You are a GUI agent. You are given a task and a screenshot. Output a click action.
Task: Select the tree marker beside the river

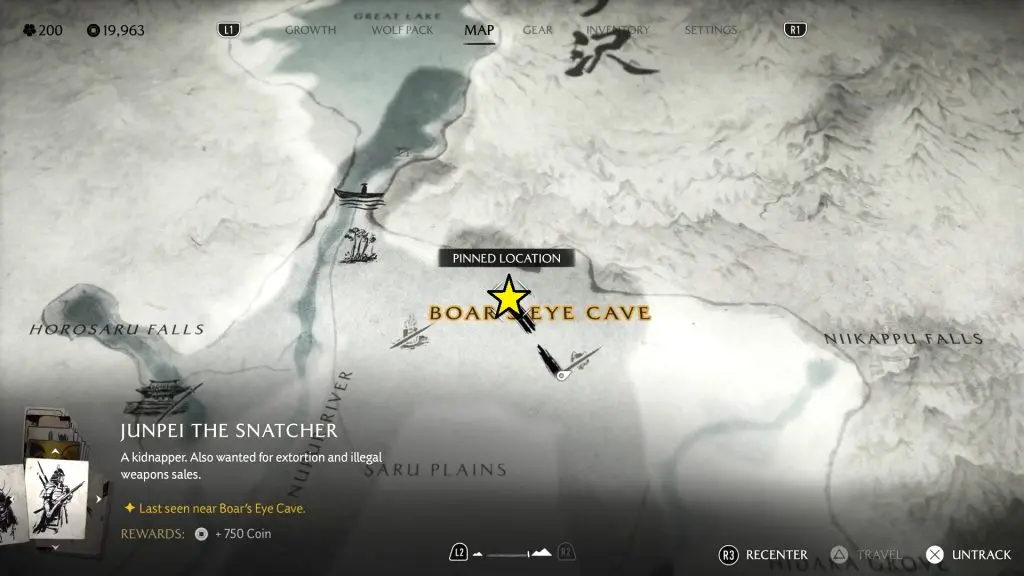click(x=357, y=245)
